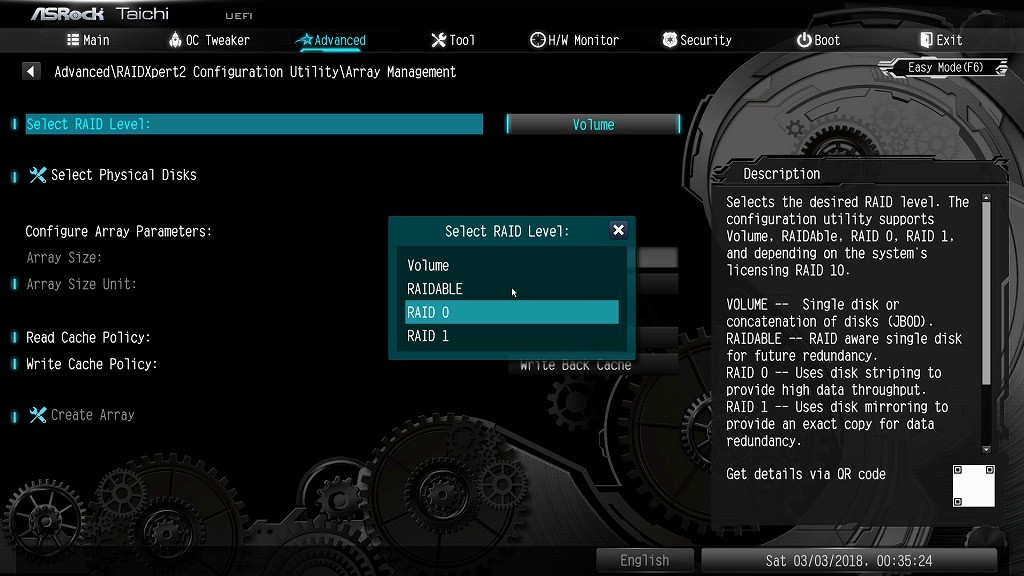Open the Select RAID Level value dropdown
Viewport: 1024px width, 576px height.
tap(593, 125)
